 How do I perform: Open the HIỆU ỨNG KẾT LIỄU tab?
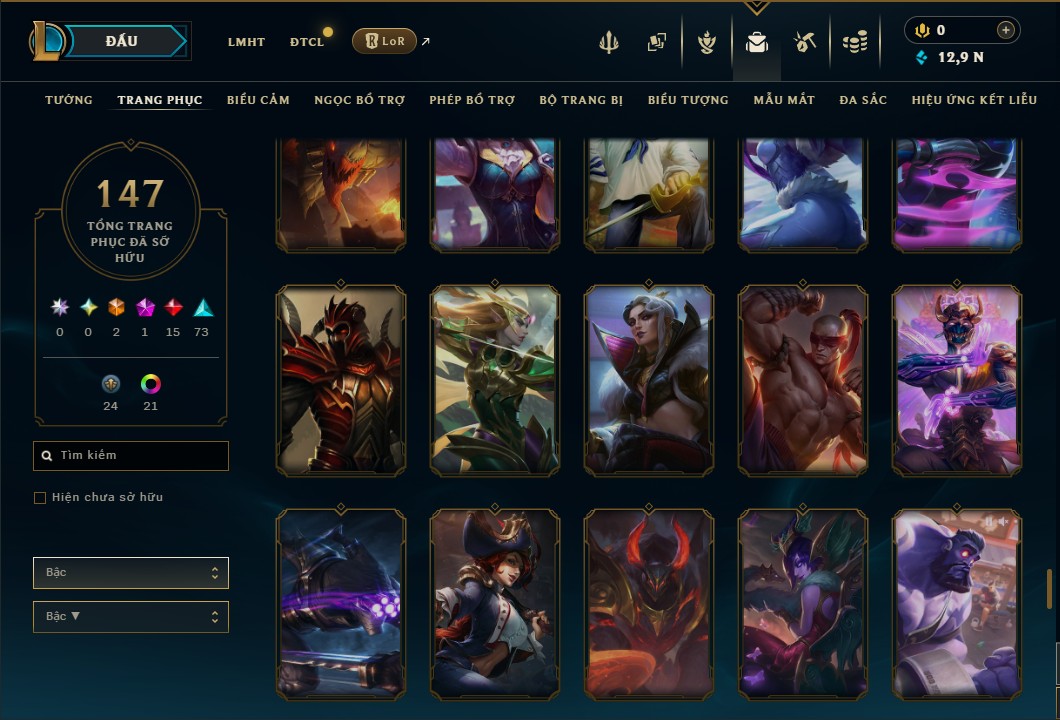pos(974,100)
